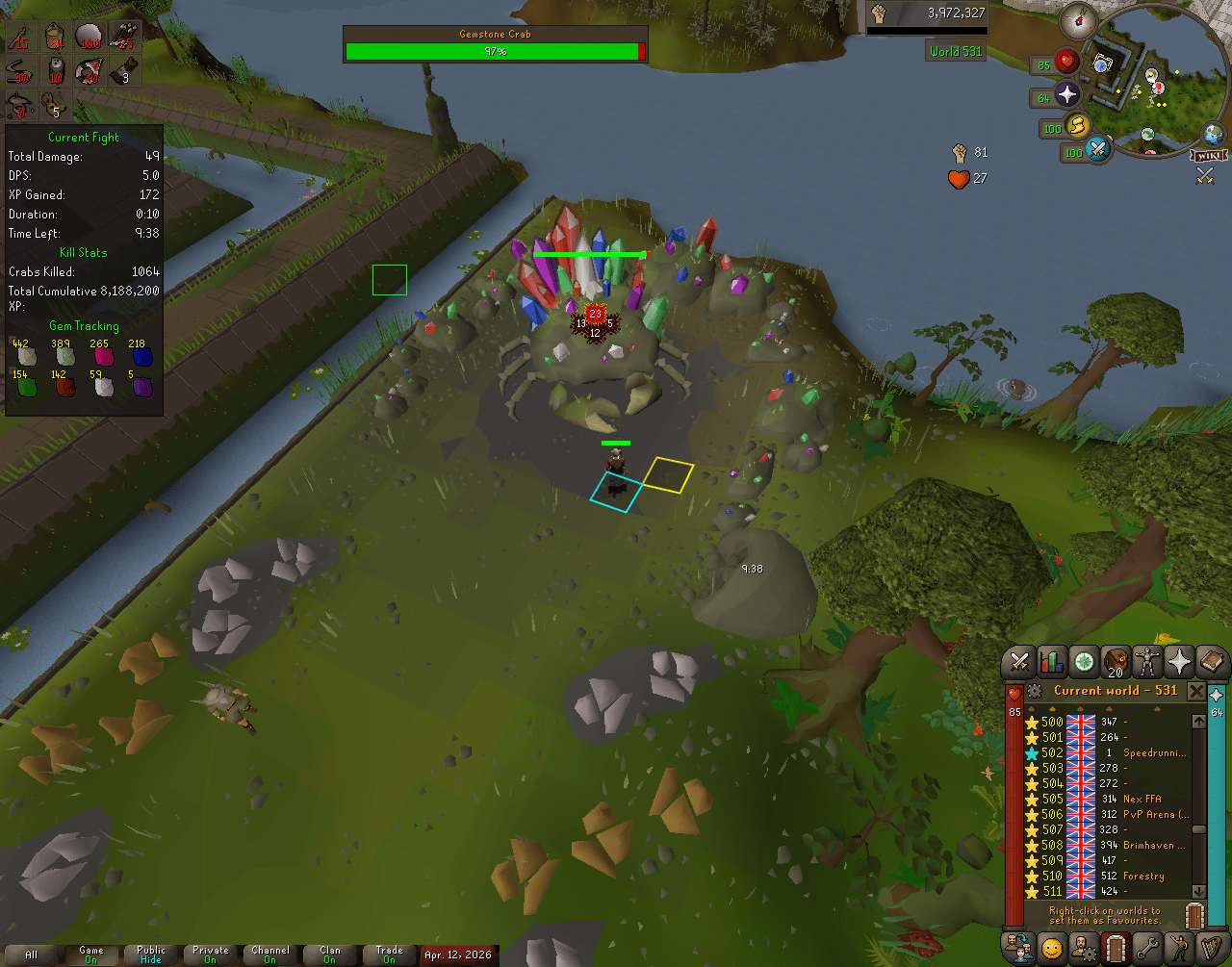
Task: Switch to the All chat tab
Action: point(31,953)
